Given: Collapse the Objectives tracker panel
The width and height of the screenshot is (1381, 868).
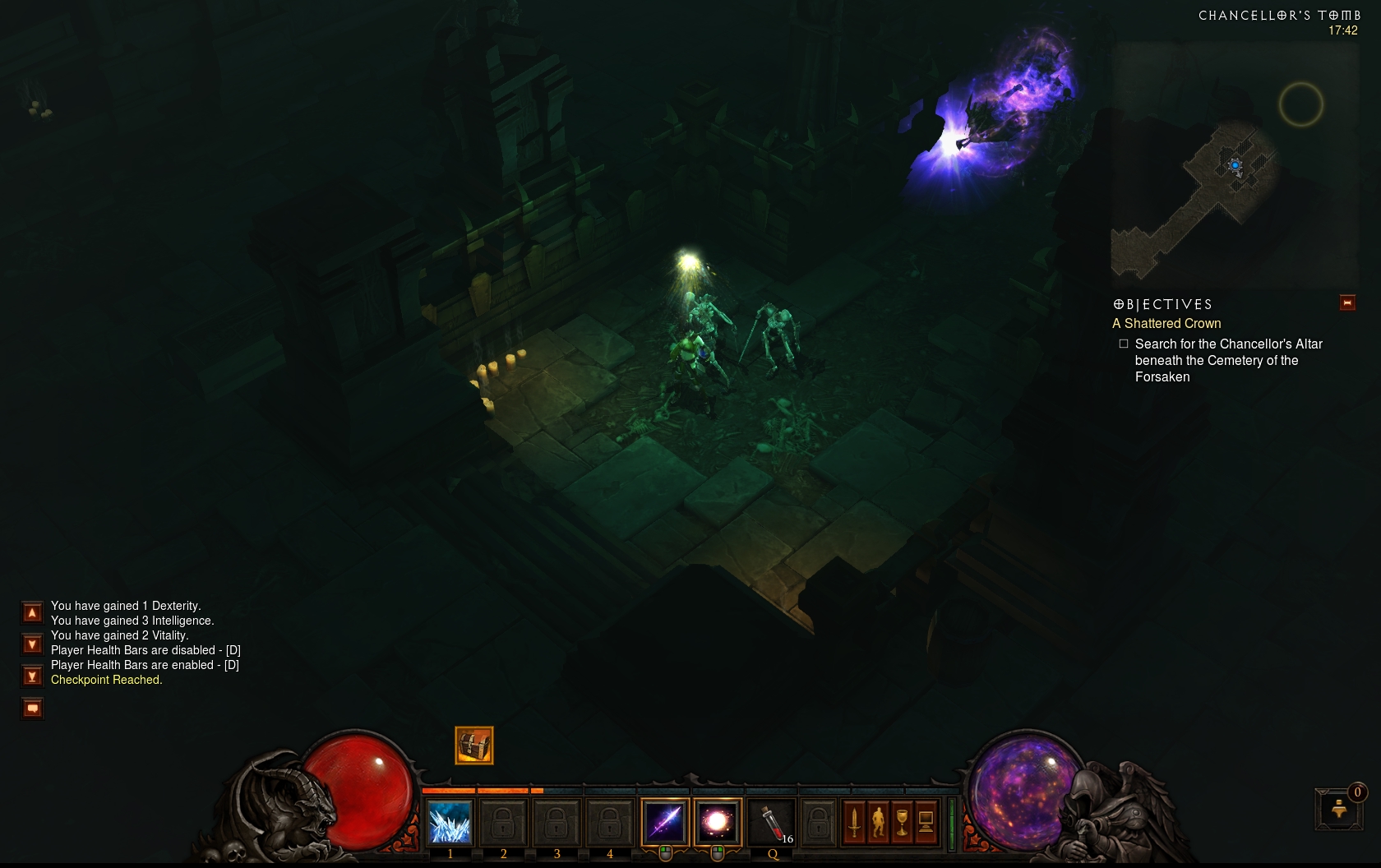Looking at the screenshot, I should (x=1347, y=303).
